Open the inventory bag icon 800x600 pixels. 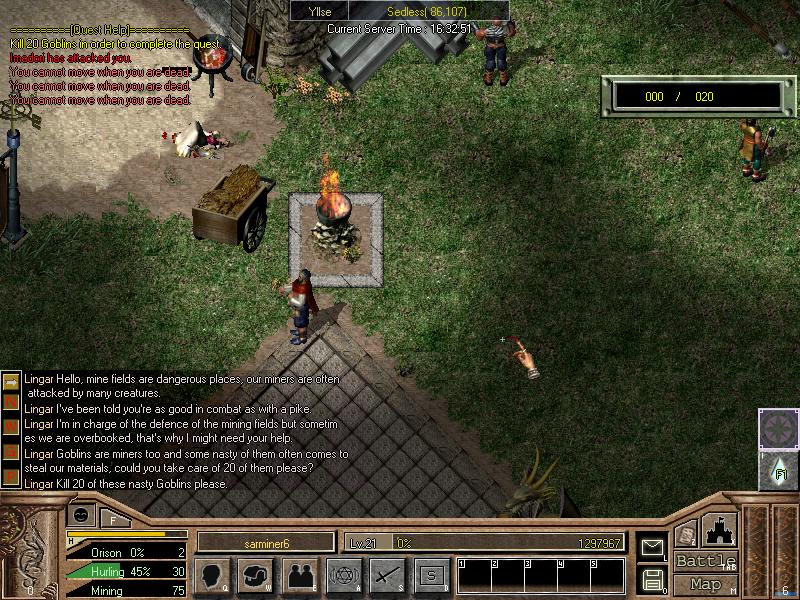point(255,575)
